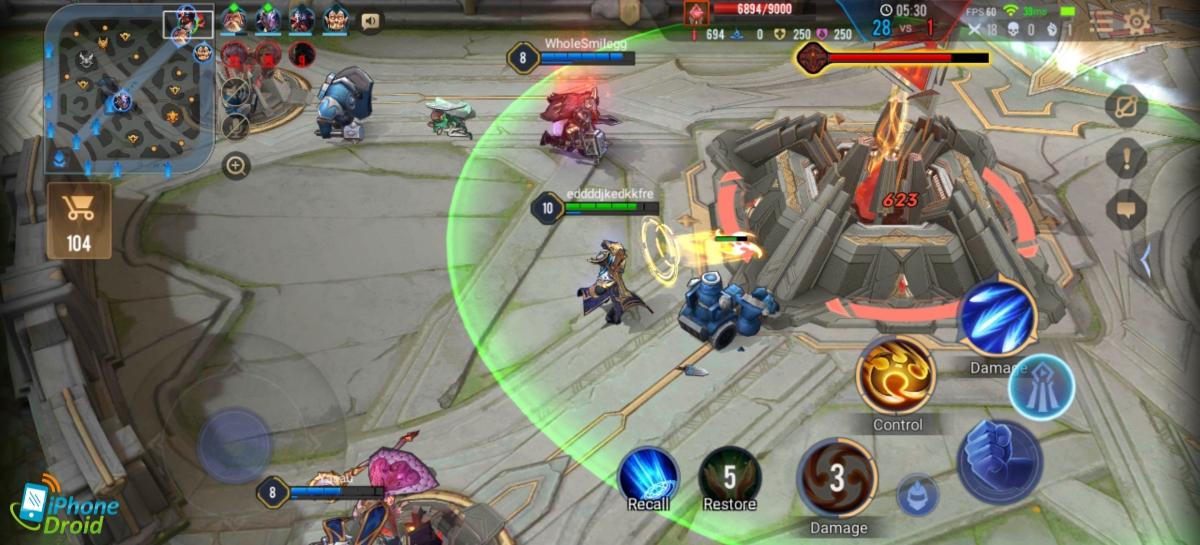Hit the fist basic attack button

point(1000,462)
